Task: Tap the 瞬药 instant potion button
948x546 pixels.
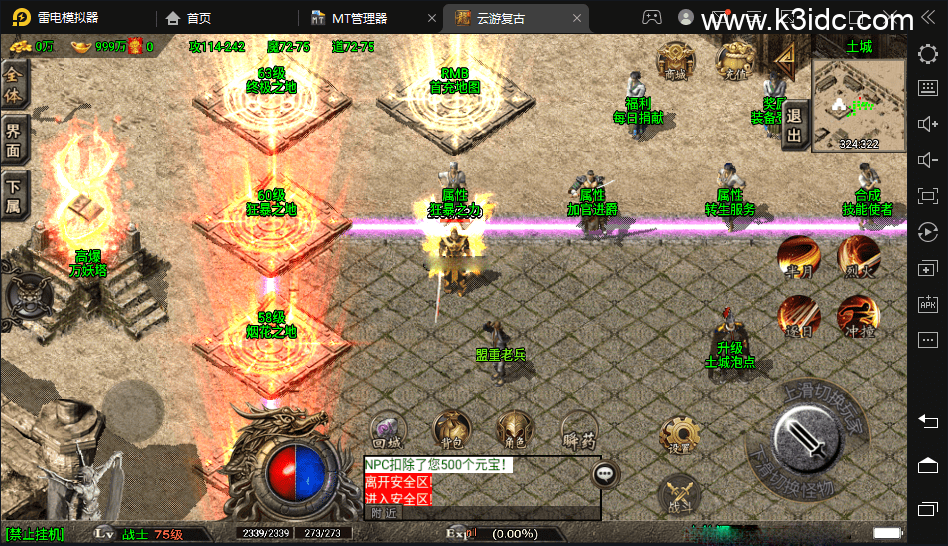Action: click(579, 430)
